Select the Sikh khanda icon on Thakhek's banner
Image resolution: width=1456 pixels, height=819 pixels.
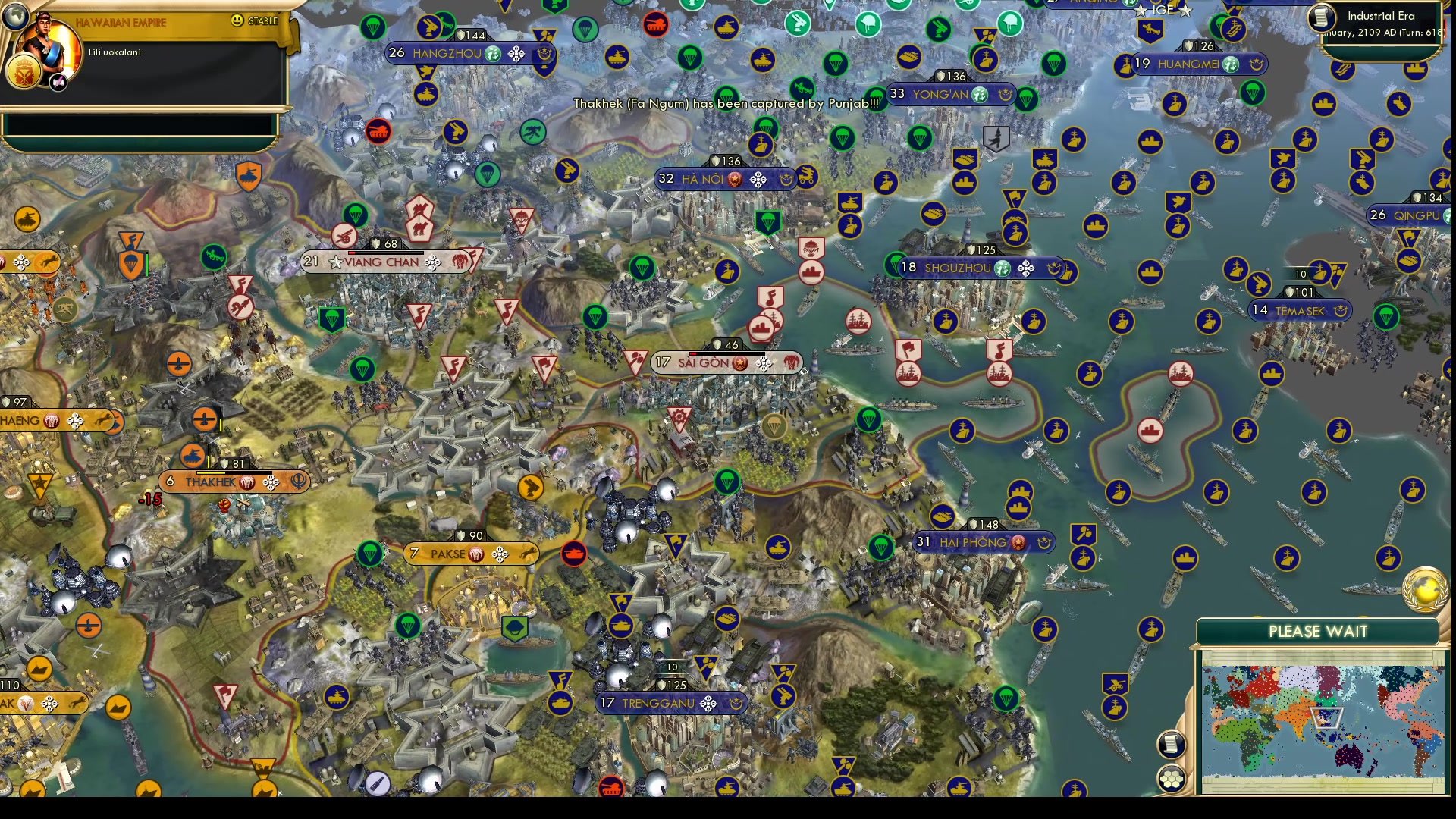(298, 480)
